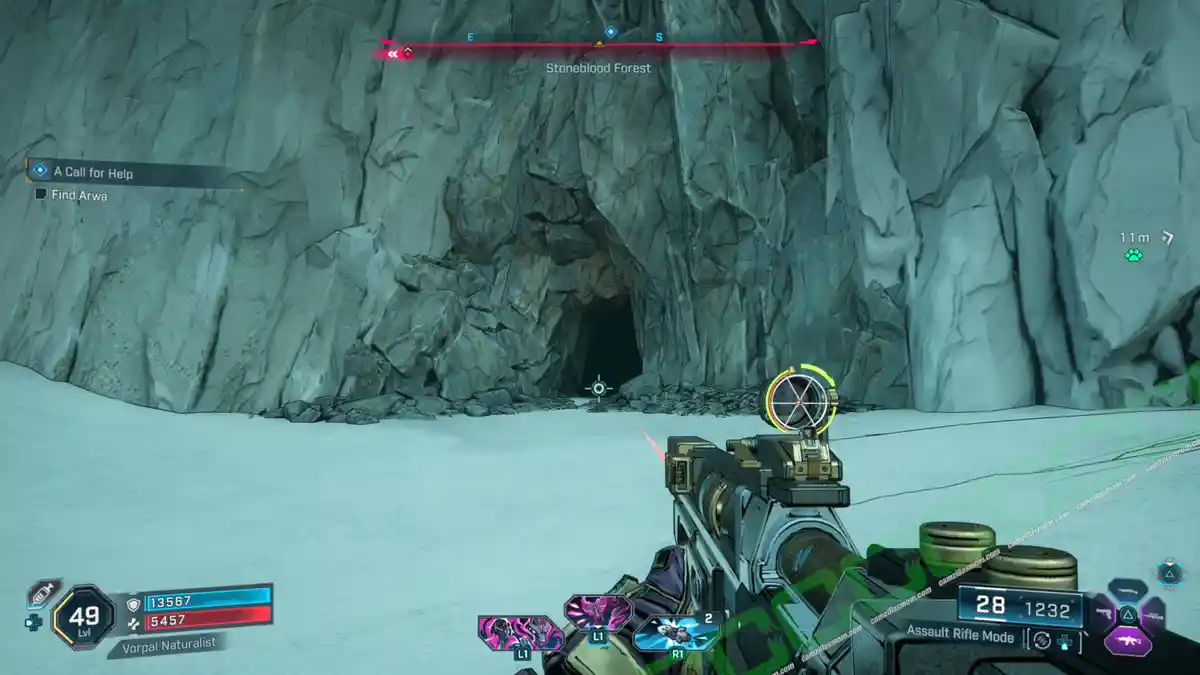1200x675 pixels.
Task: Click the hexagon triangle icon above weapon wheel
Action: coord(1169,573)
